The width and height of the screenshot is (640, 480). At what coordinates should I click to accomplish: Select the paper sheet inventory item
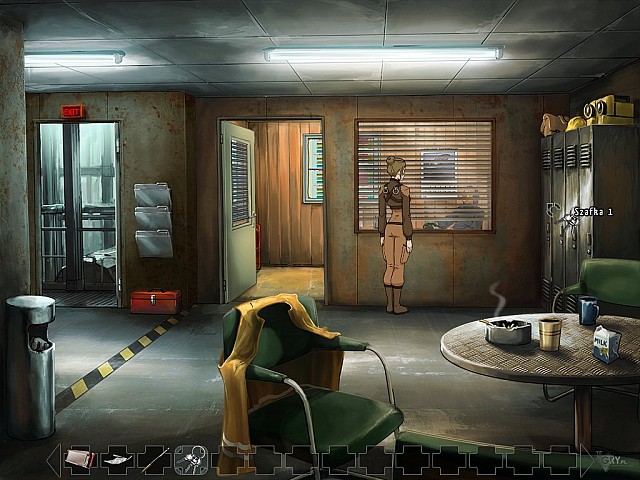pos(116,460)
